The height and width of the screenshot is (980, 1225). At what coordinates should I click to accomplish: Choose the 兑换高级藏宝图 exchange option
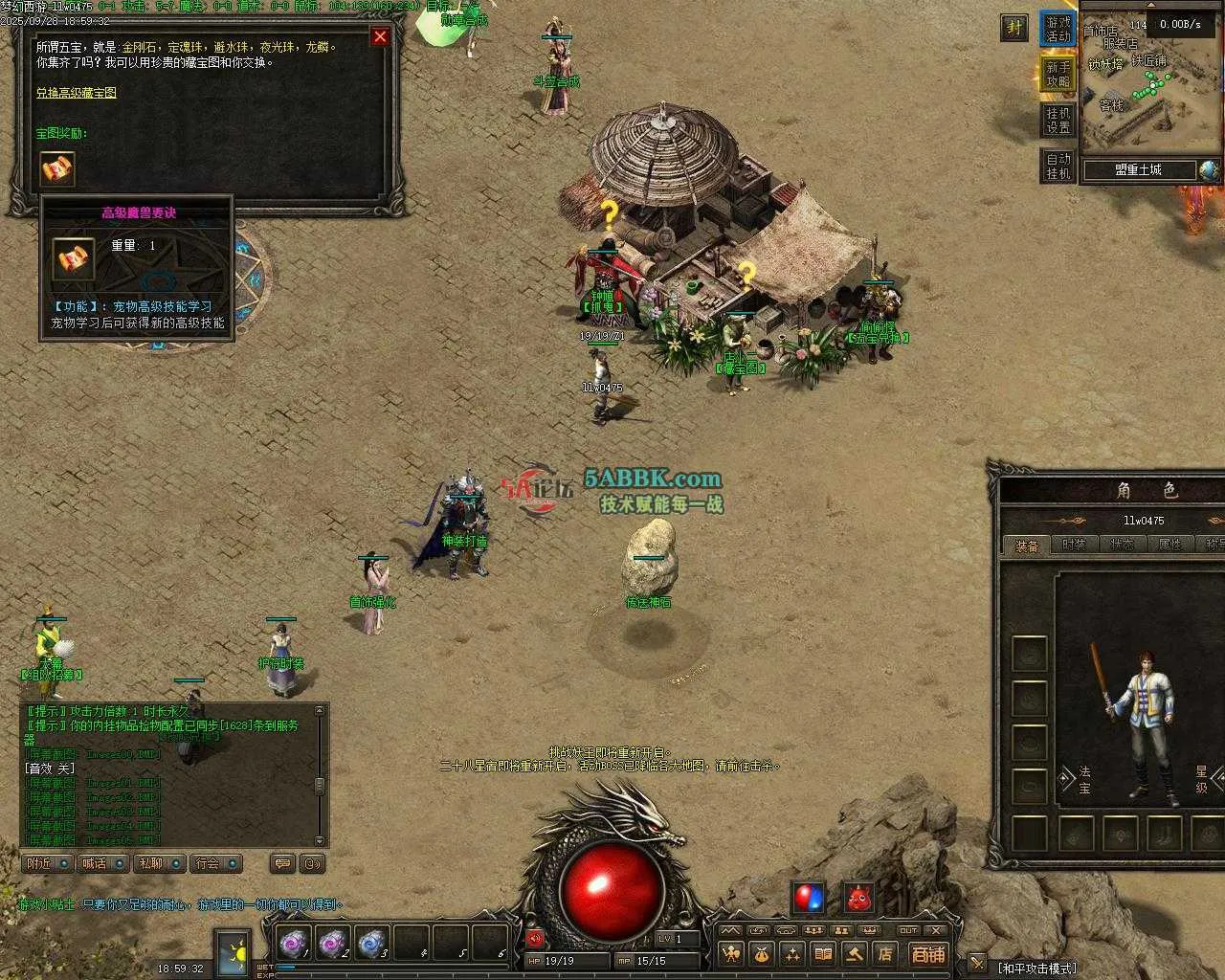click(77, 93)
